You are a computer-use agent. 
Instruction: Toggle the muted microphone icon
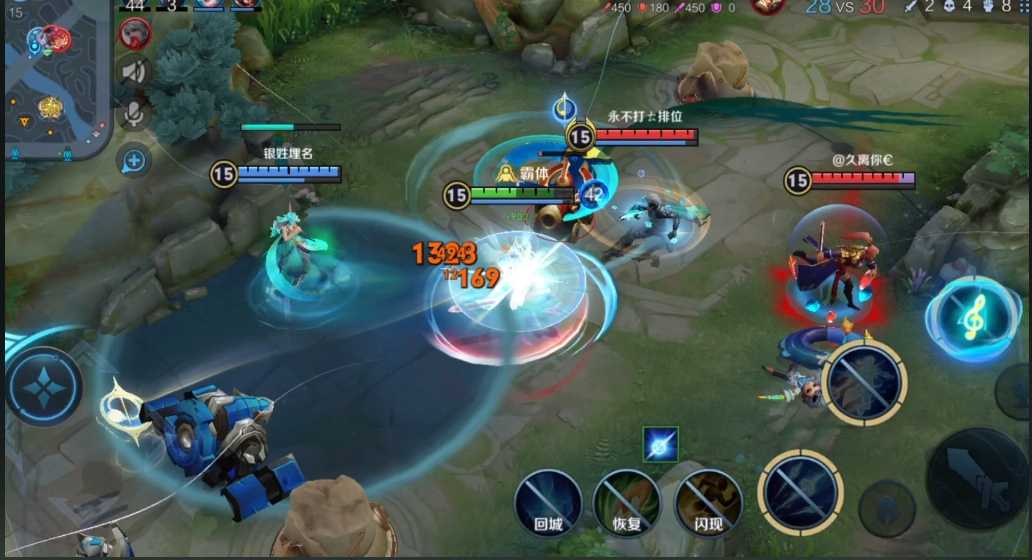pos(135,113)
